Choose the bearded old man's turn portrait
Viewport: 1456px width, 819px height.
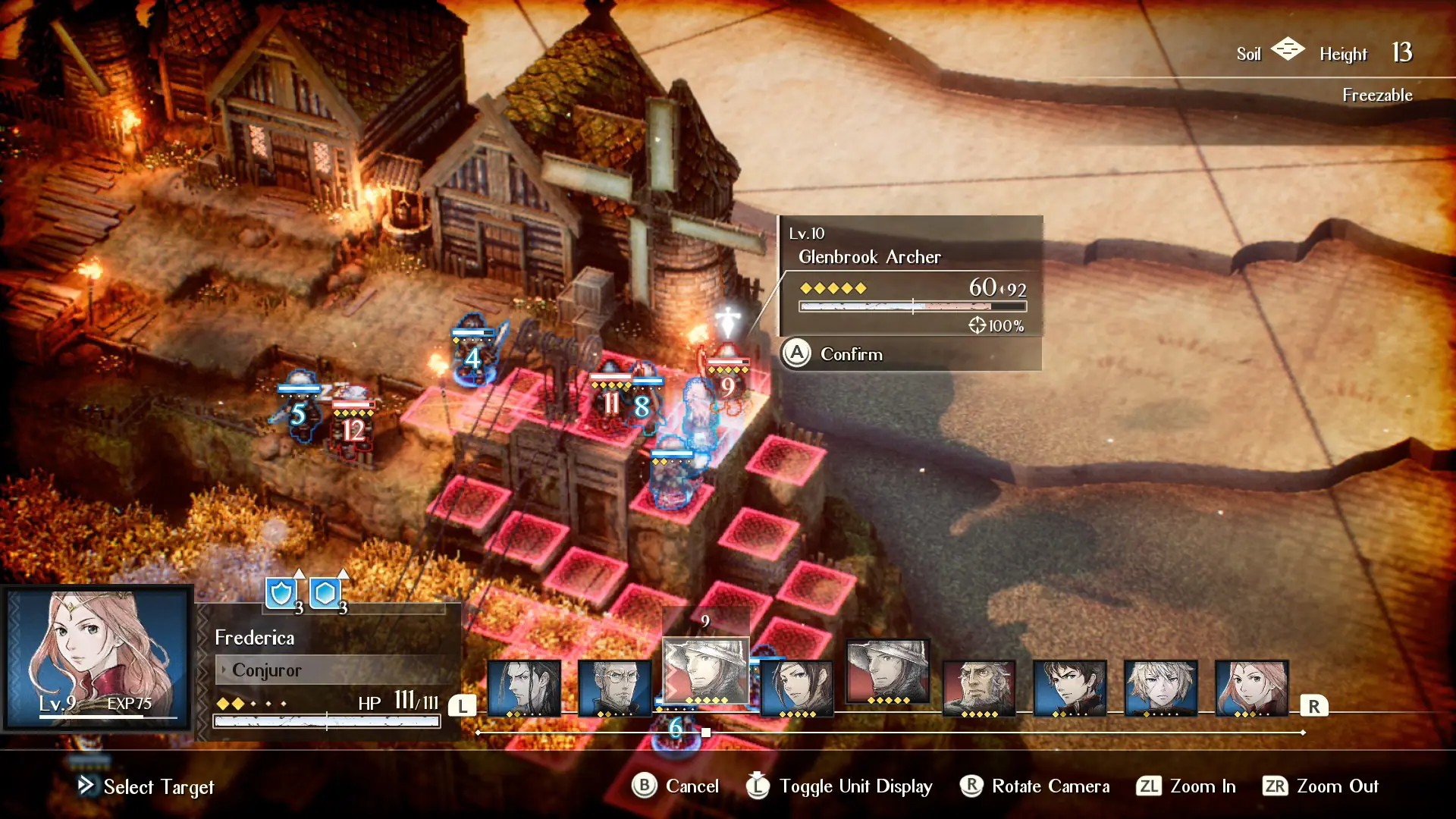pyautogui.click(x=978, y=688)
